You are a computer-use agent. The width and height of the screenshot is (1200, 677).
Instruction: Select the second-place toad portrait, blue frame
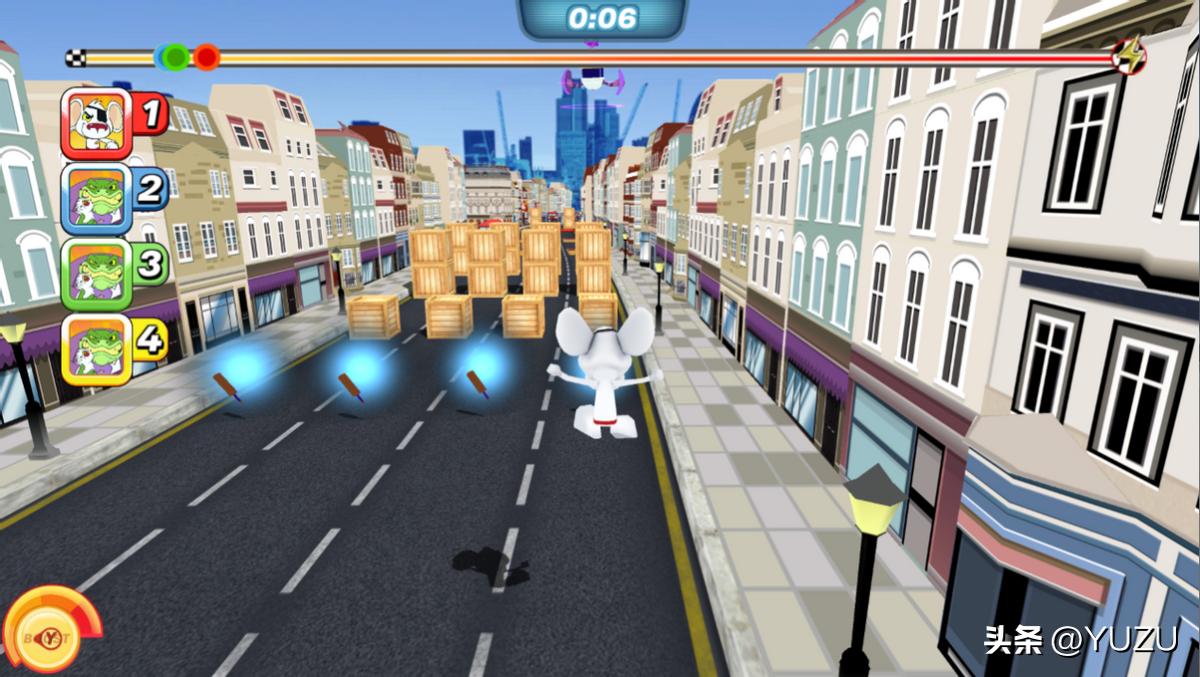click(x=97, y=198)
